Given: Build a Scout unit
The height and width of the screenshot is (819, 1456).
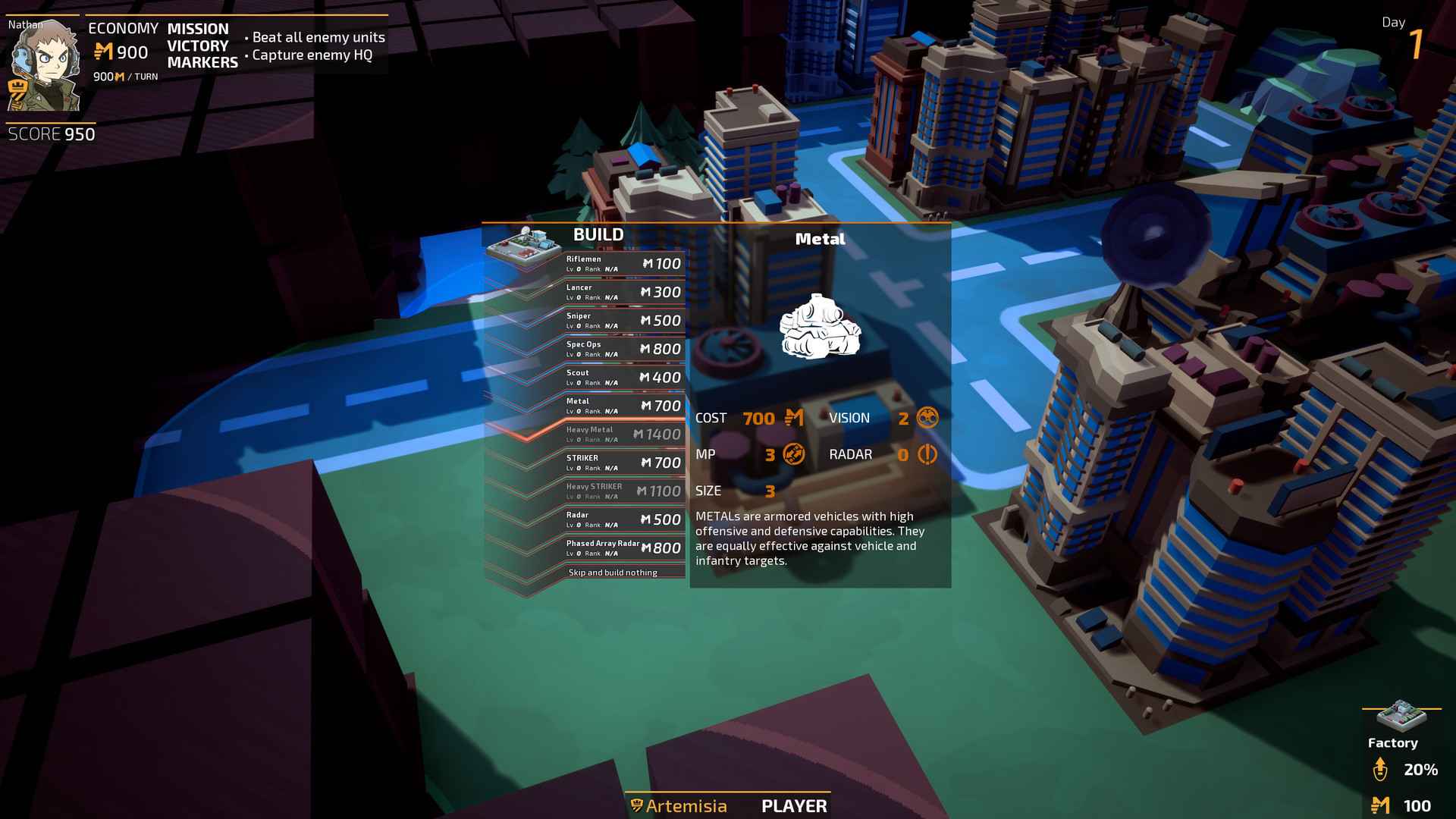Looking at the screenshot, I should point(623,378).
